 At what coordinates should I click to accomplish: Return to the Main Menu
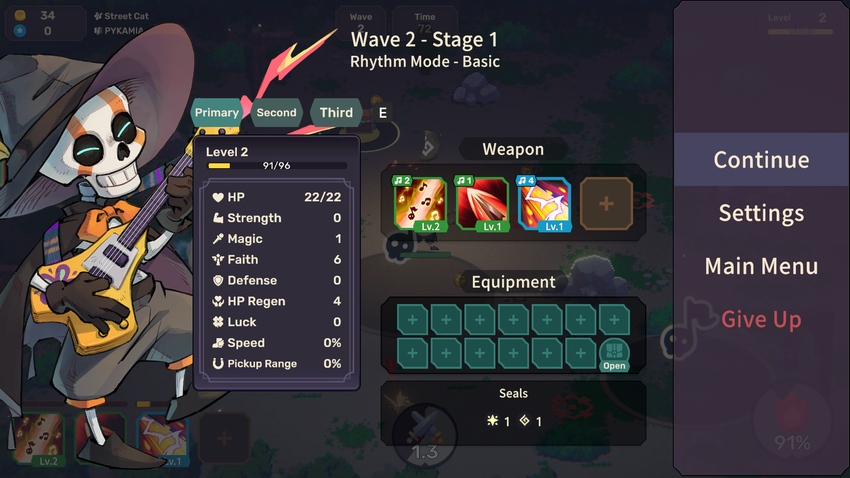click(x=761, y=266)
